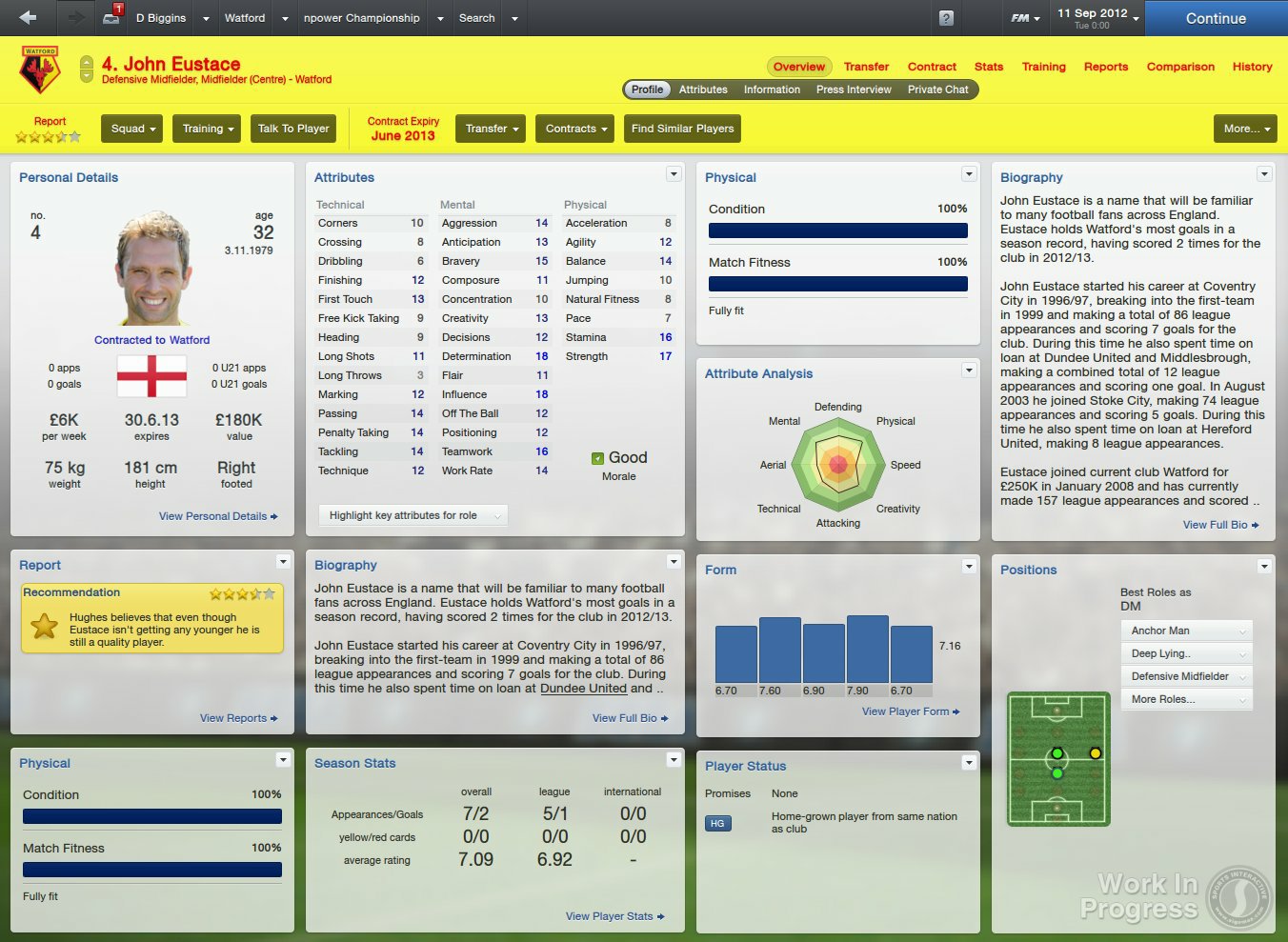Screen dimensions: 1288x942
Task: Click the Dundee United link in the biography
Action: 582,688
